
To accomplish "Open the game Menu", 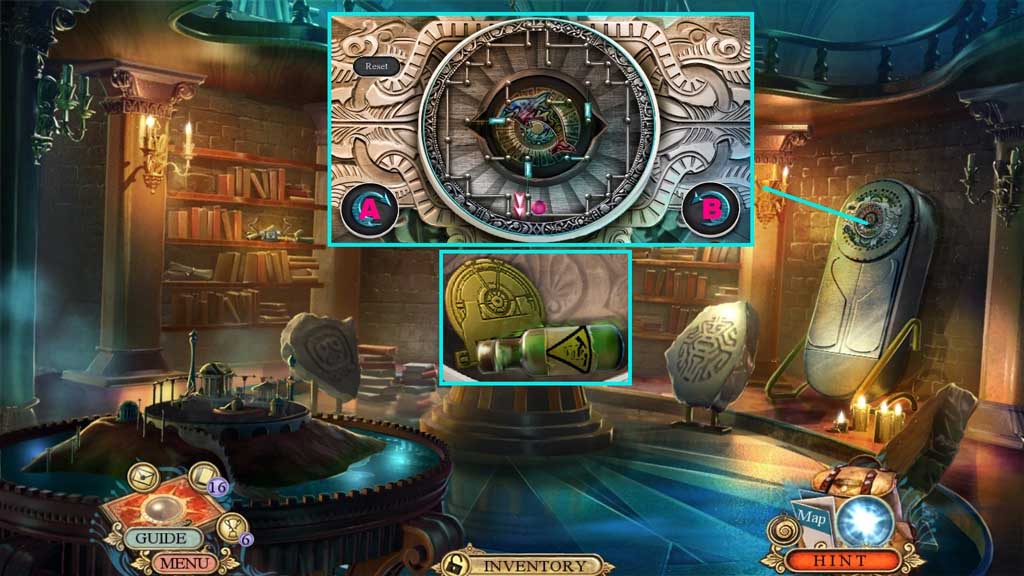I will pyautogui.click(x=184, y=562).
